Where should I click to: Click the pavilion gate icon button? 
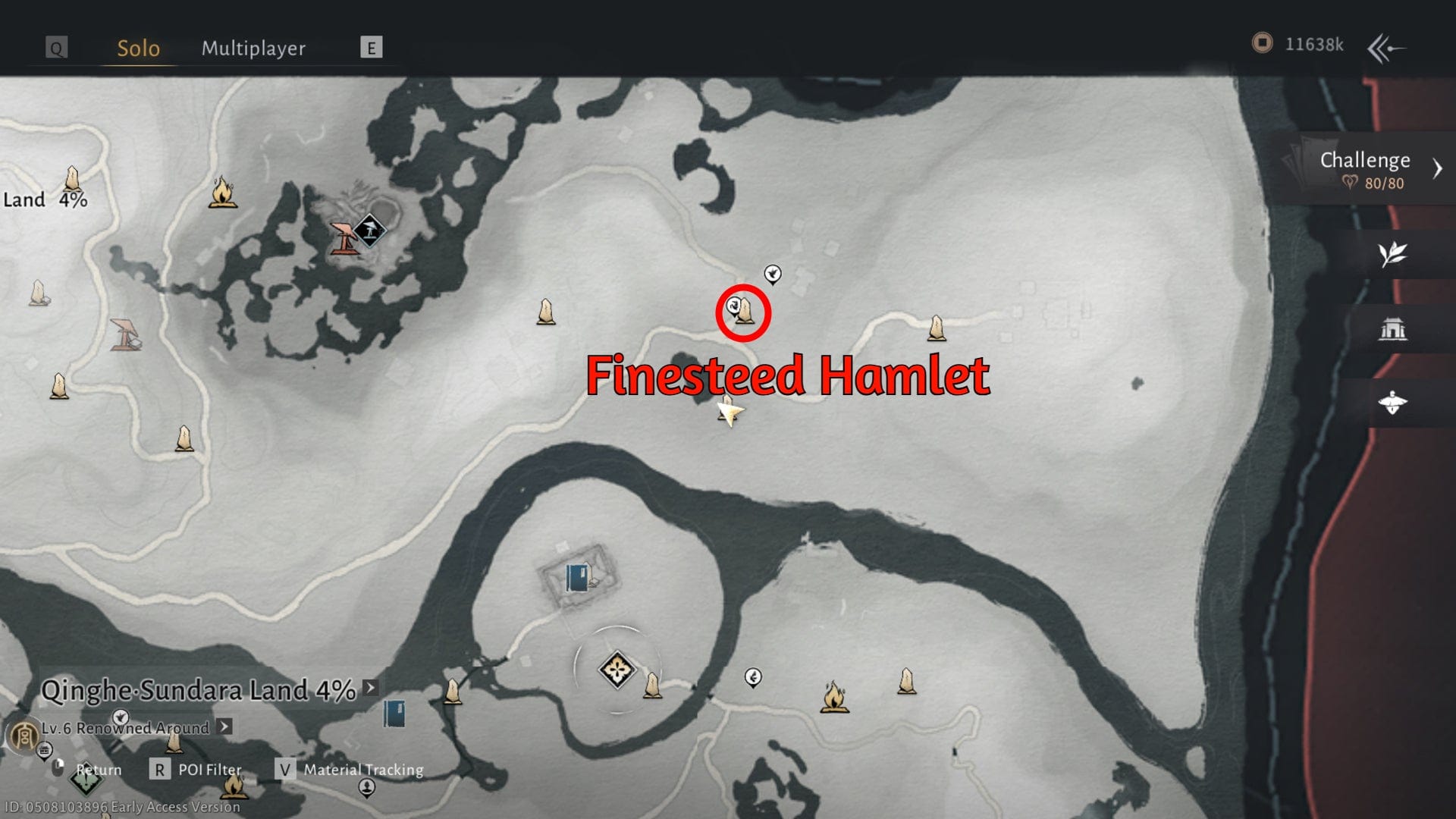coord(1392,329)
